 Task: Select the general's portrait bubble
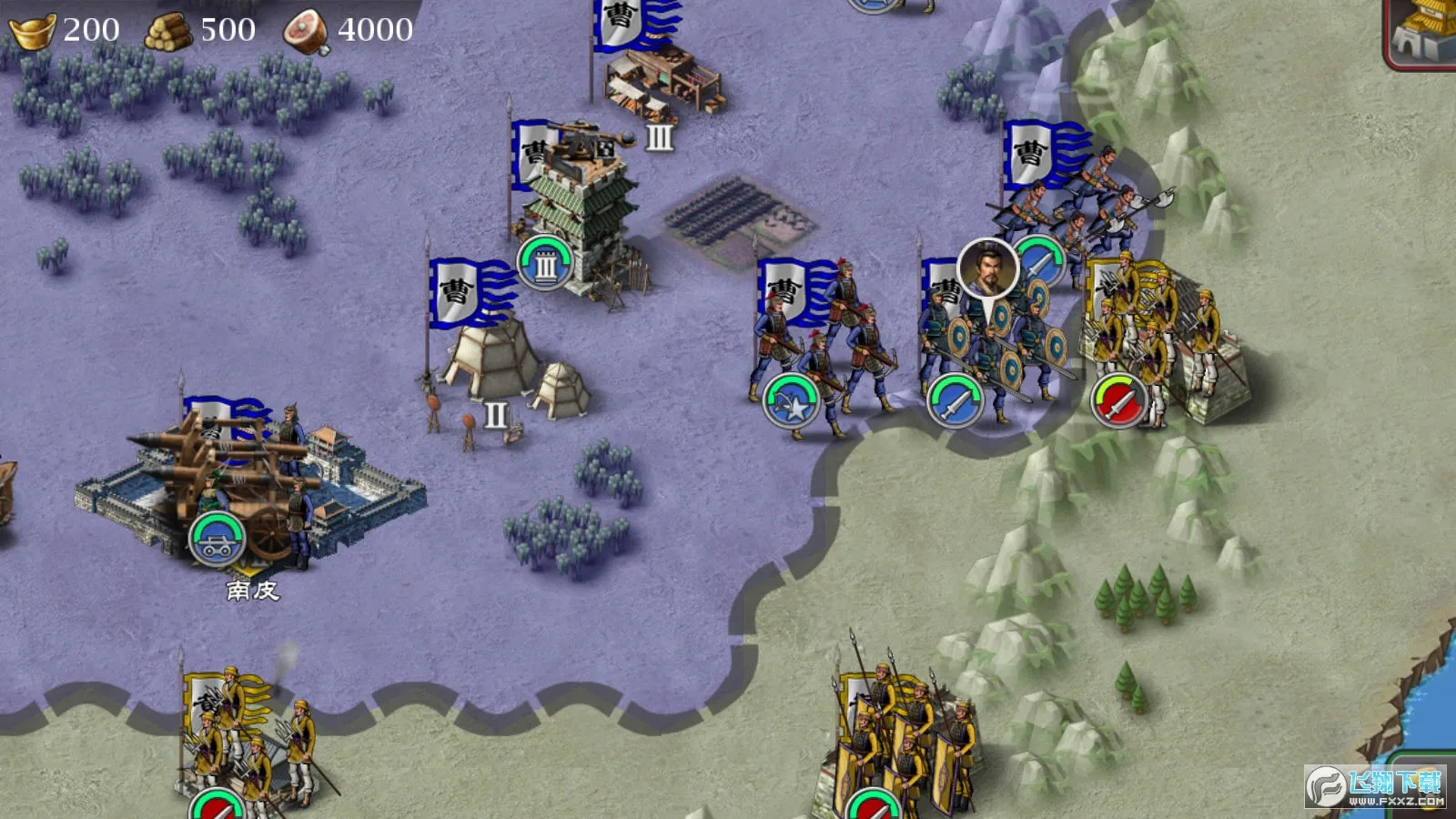click(x=987, y=268)
